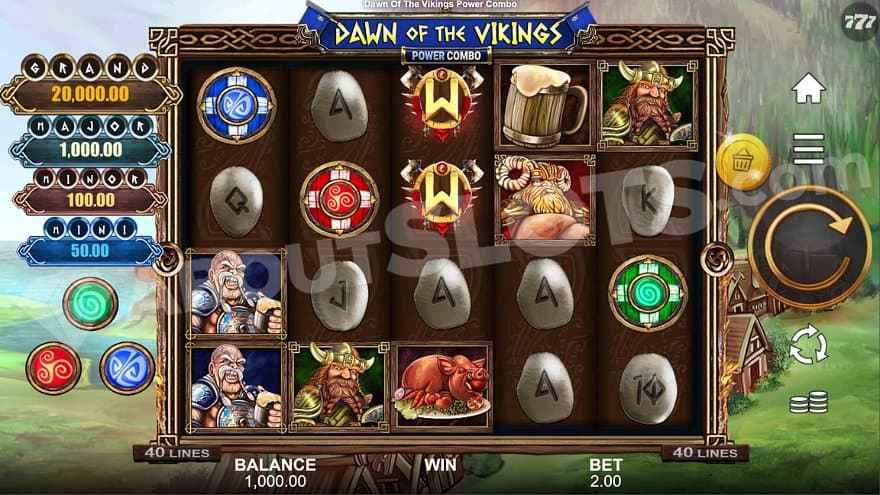Open the gold basket buy feature
The image size is (880, 495).
pyautogui.click(x=743, y=162)
